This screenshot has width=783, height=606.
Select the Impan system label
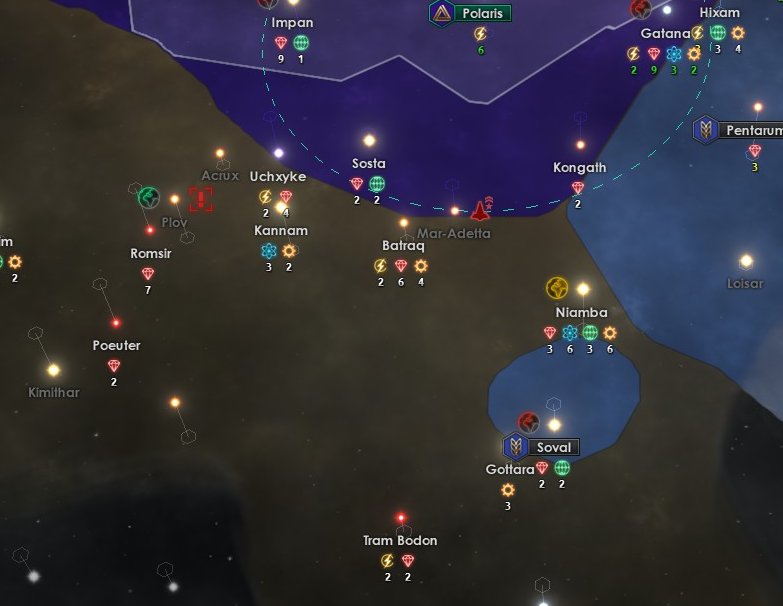292,23
